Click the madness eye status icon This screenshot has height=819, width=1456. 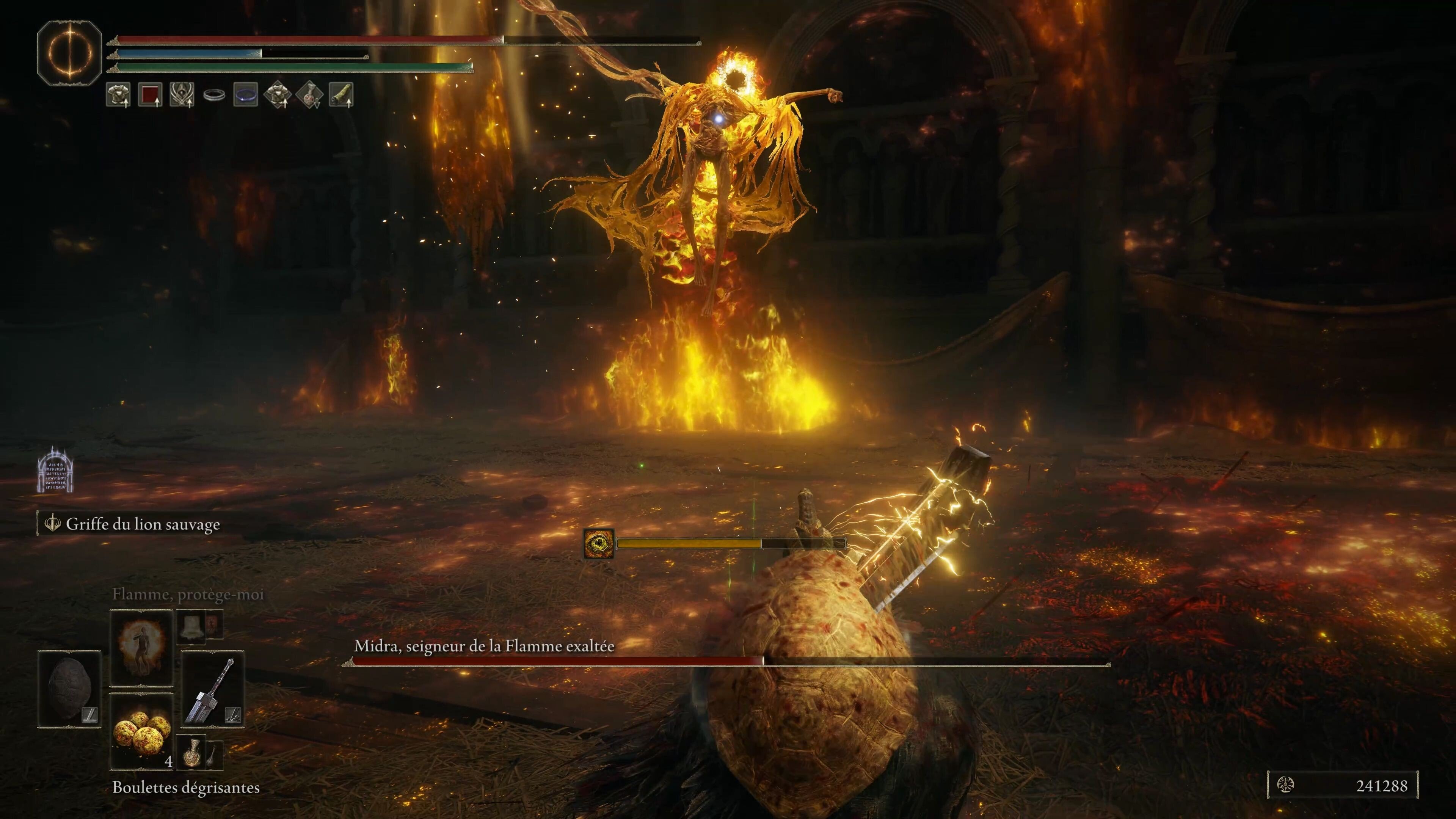coord(599,544)
